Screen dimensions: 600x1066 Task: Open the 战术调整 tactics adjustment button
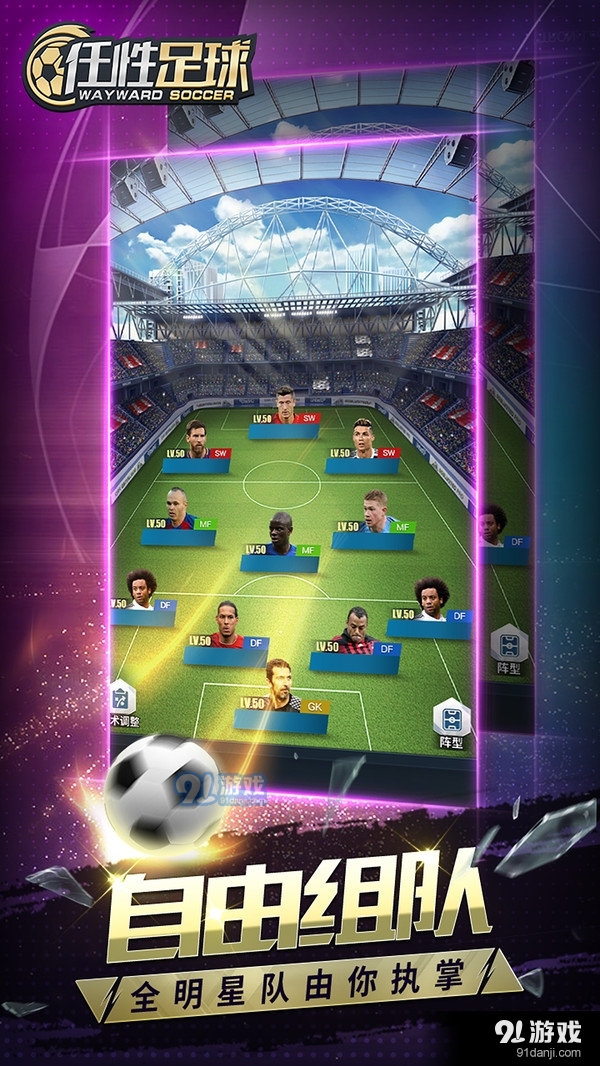122,704
